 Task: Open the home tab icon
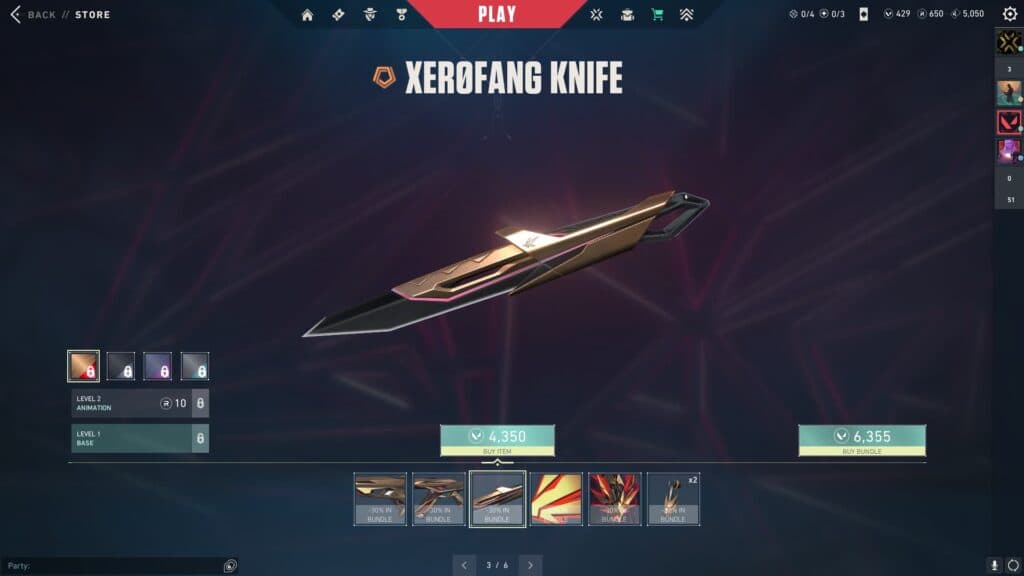point(307,15)
